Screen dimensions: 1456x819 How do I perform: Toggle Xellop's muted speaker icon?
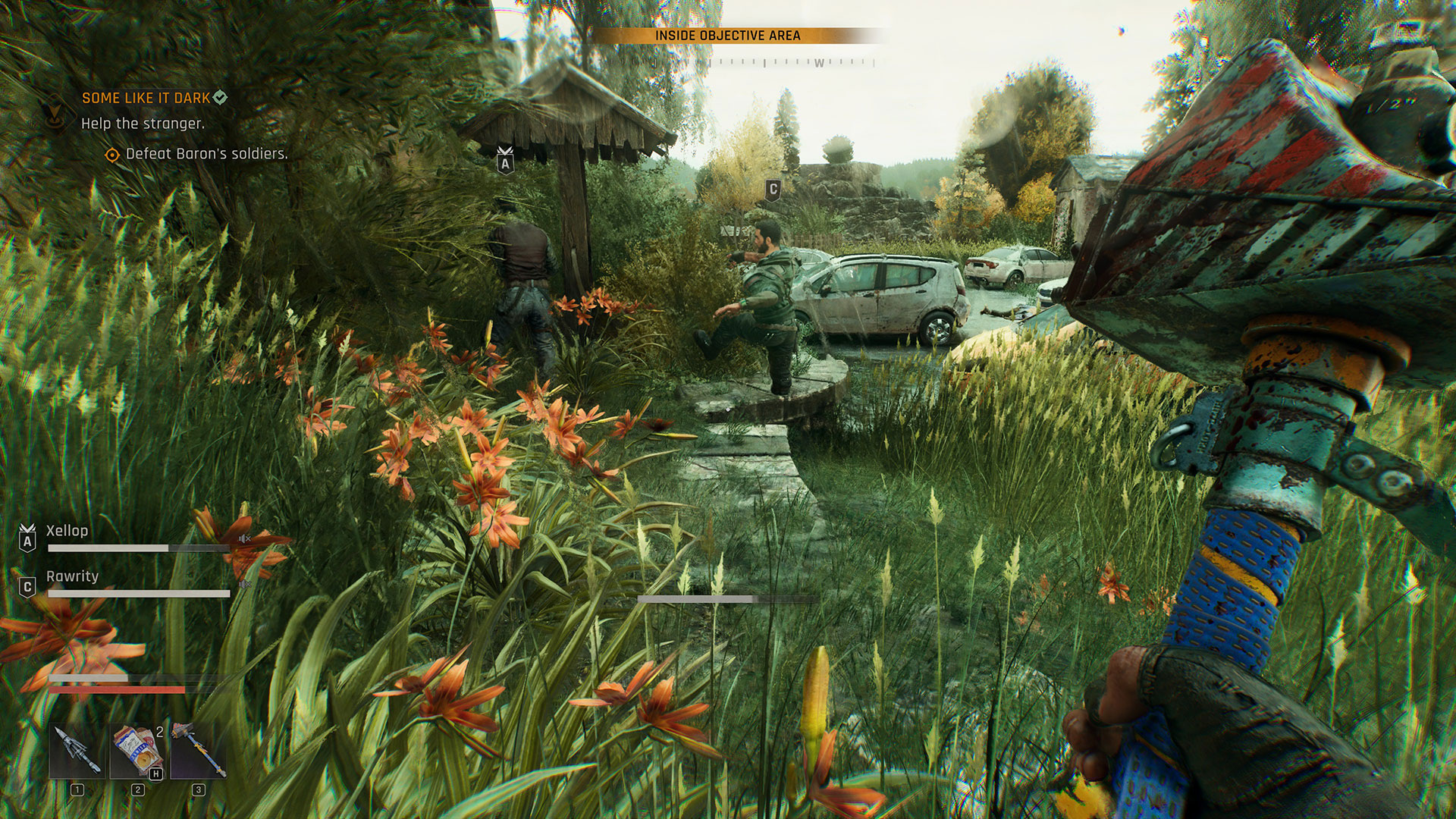(x=244, y=539)
